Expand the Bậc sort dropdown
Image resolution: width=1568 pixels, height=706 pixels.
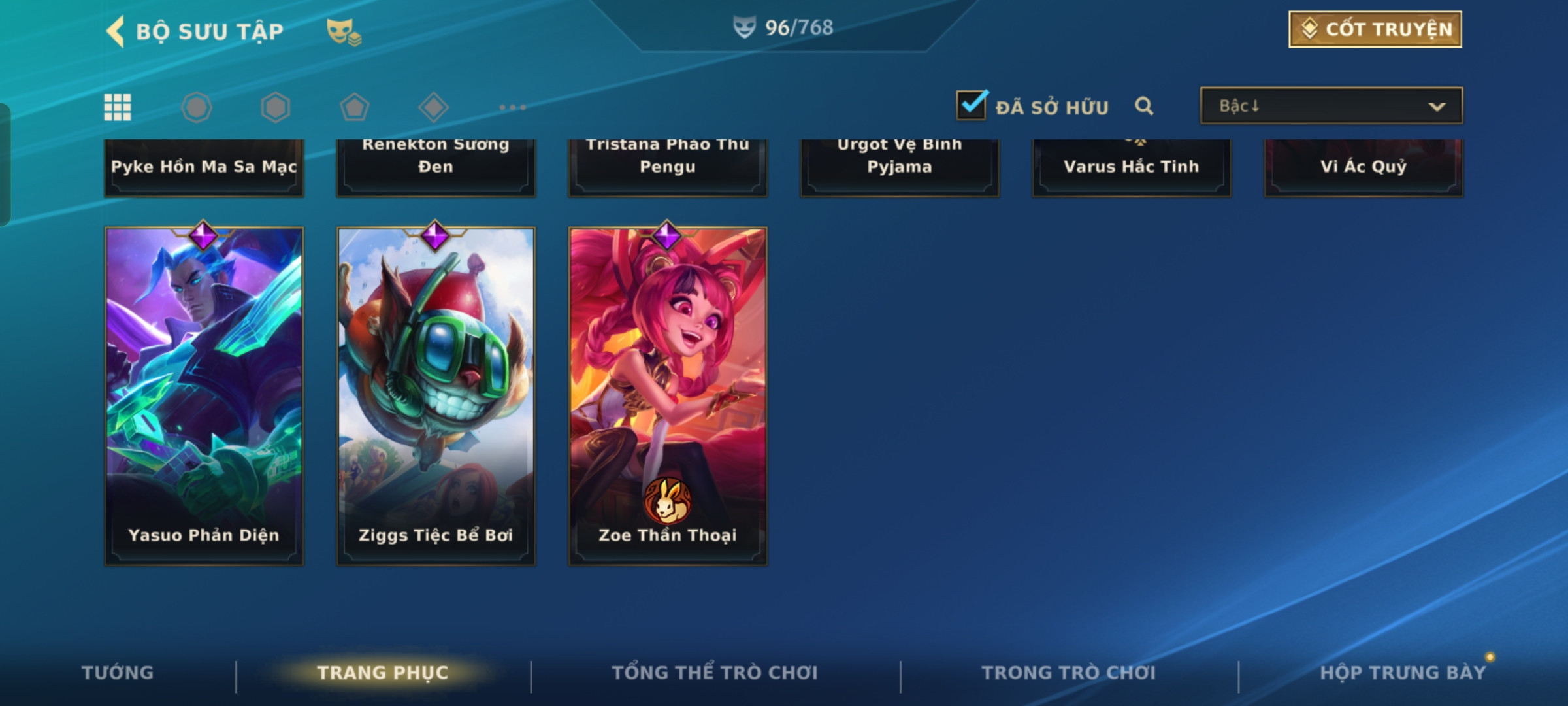click(1331, 106)
